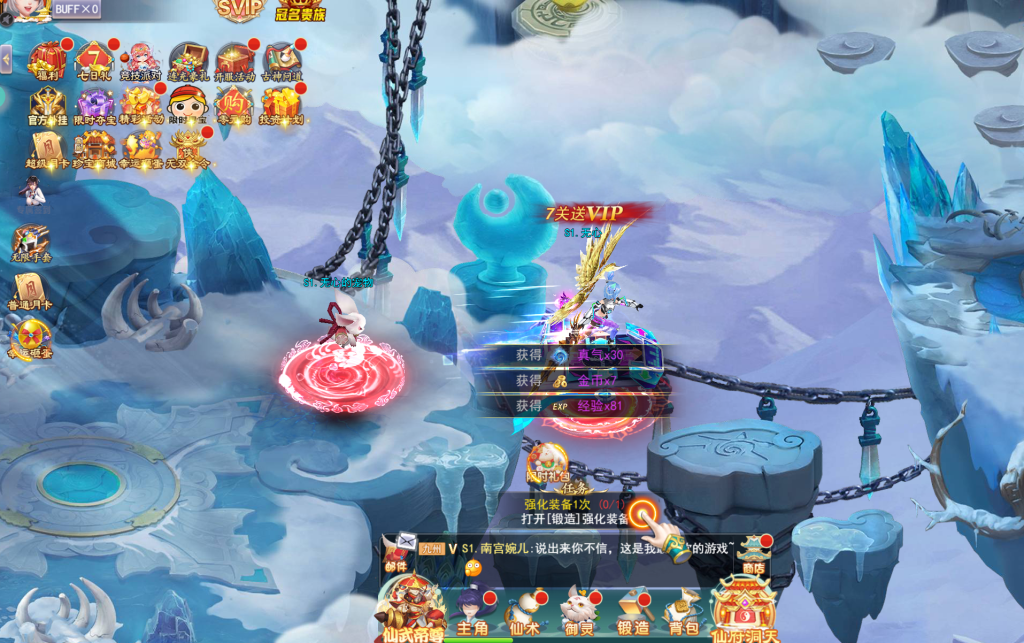The height and width of the screenshot is (643, 1024).
Task: Click the SVIP badge
Action: click(240, 10)
